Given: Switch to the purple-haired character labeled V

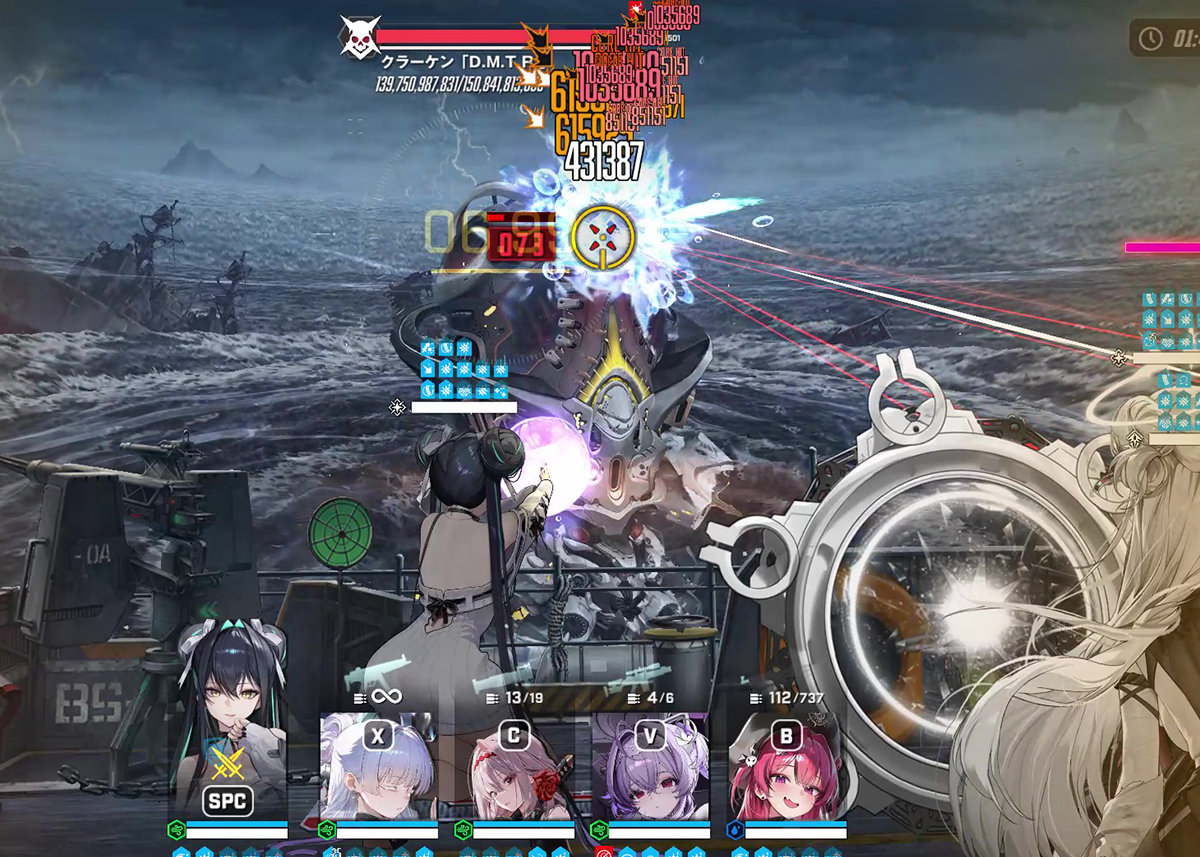Looking at the screenshot, I should [x=649, y=767].
